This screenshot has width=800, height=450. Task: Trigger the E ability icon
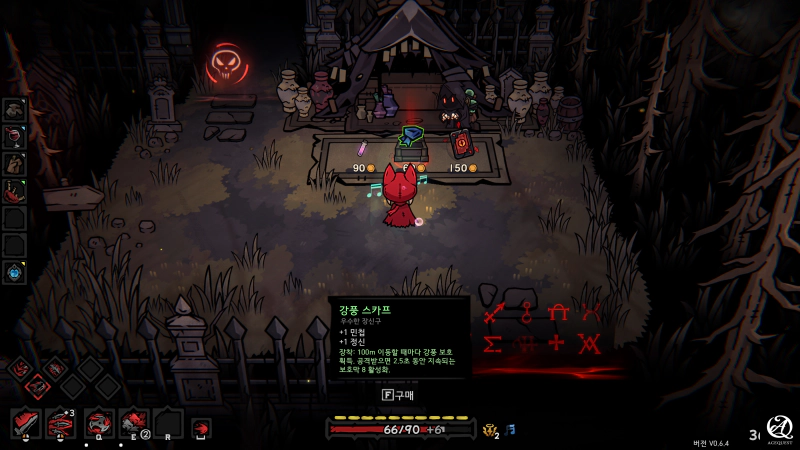[135, 423]
